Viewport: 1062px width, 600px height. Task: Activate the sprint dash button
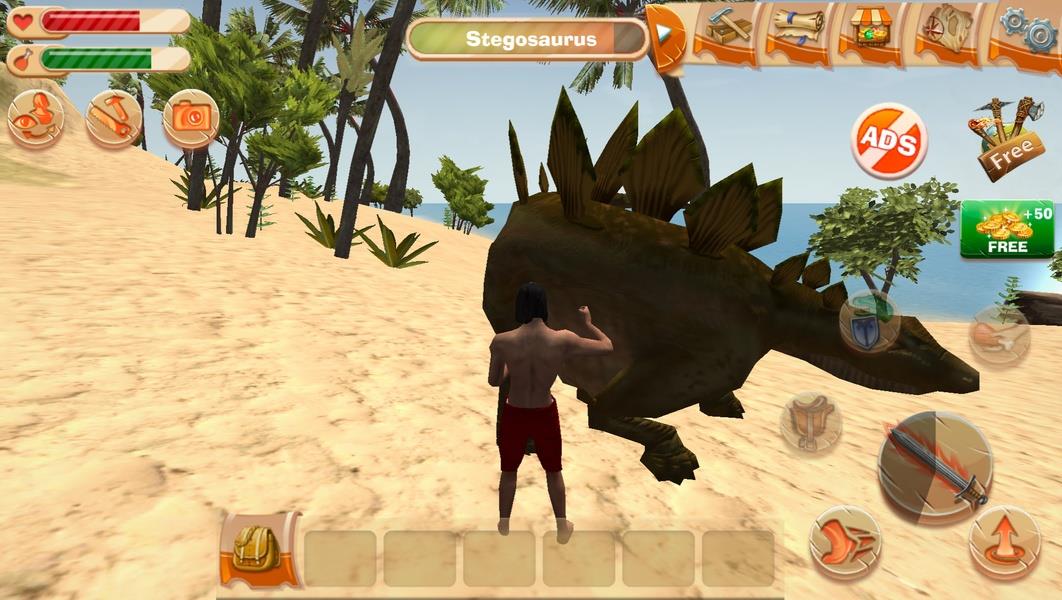coord(844,541)
